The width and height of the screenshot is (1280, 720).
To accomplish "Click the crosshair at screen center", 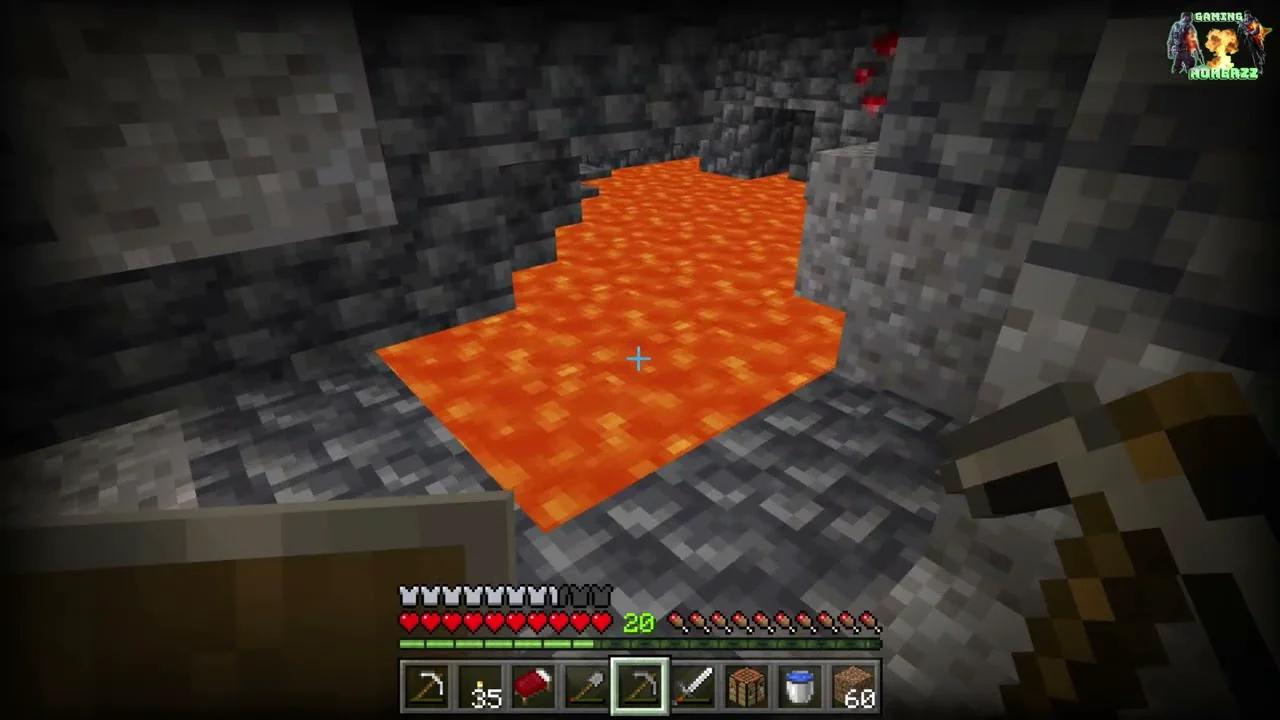I will click(x=638, y=358).
